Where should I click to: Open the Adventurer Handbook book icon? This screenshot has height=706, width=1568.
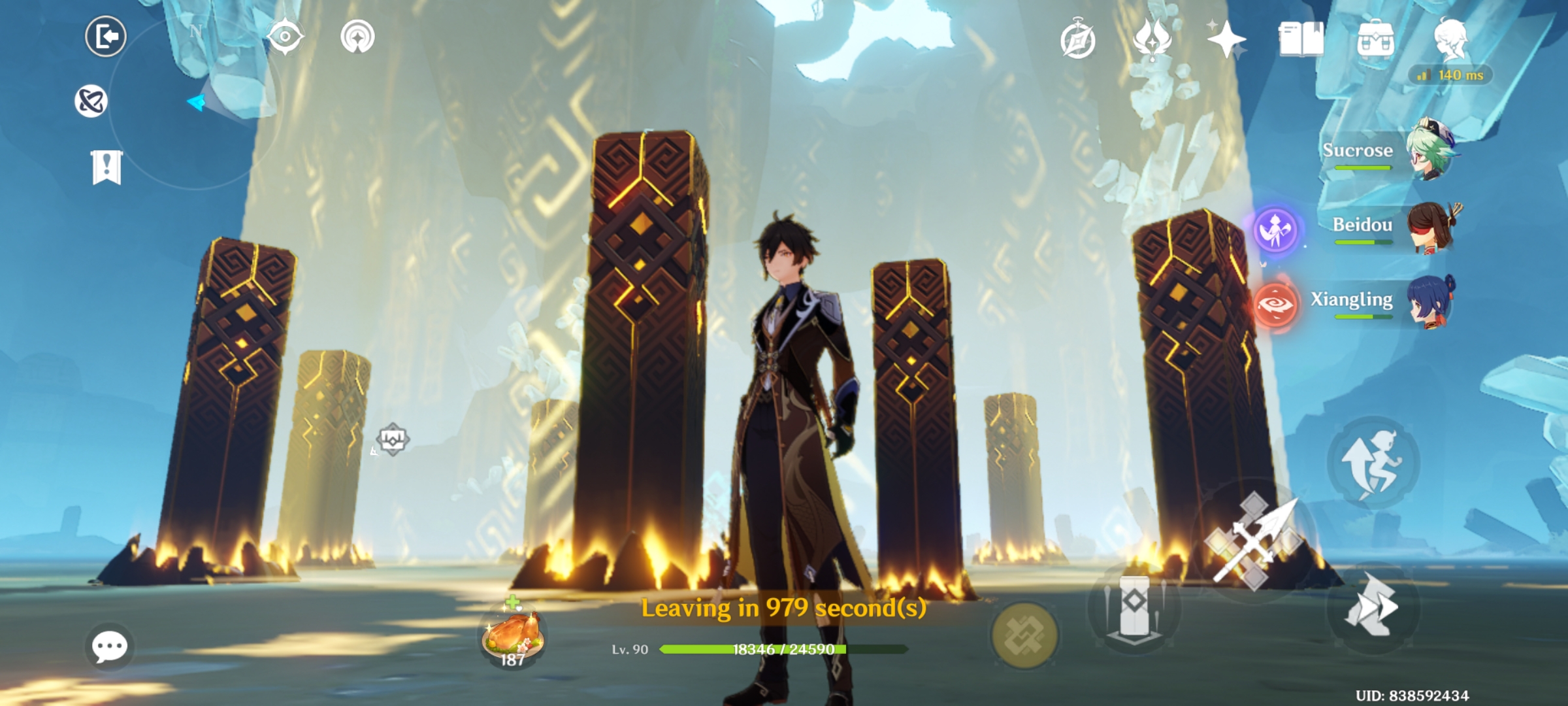coord(1301,41)
